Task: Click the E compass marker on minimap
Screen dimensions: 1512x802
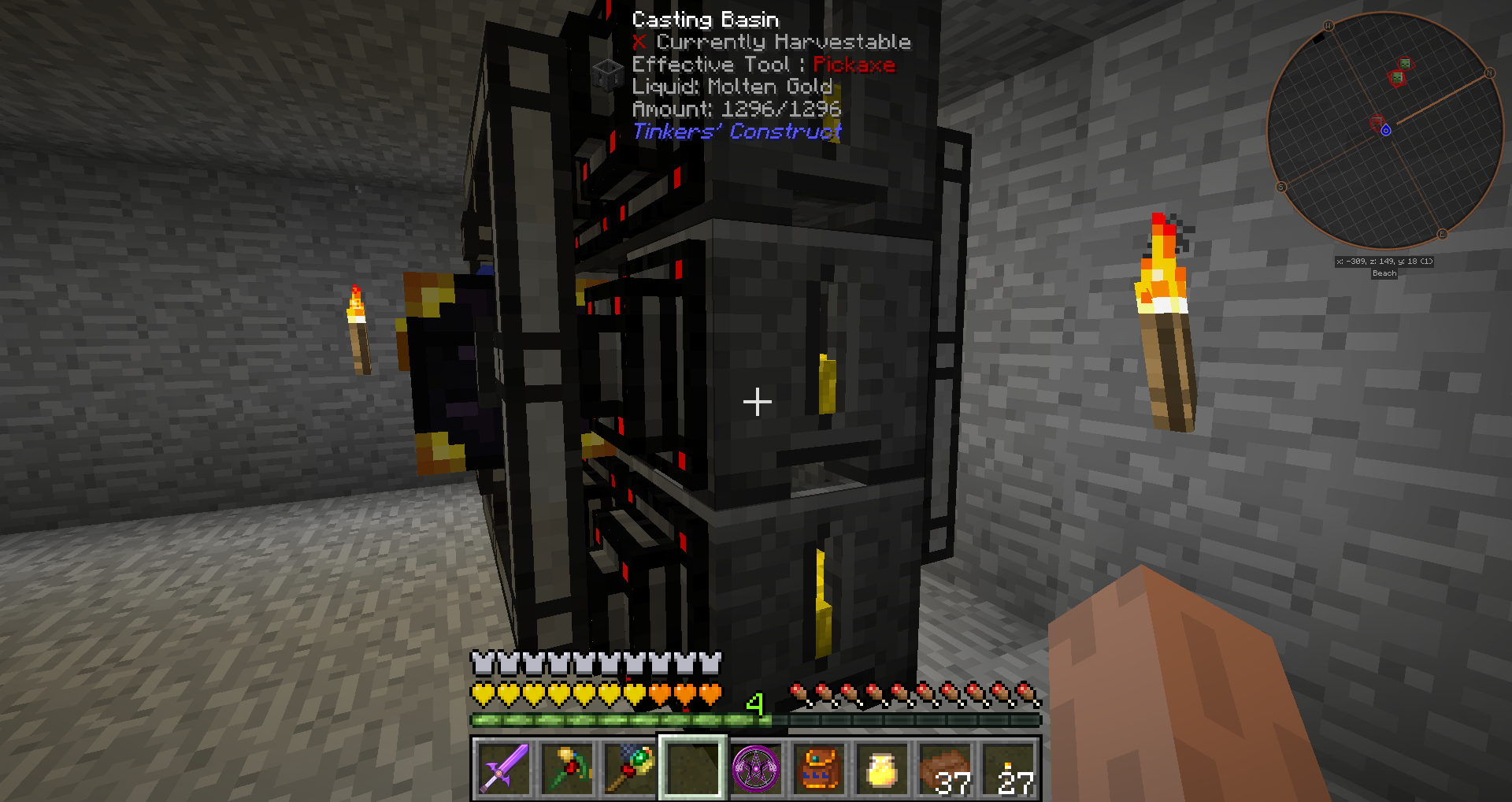Action: (x=1442, y=234)
